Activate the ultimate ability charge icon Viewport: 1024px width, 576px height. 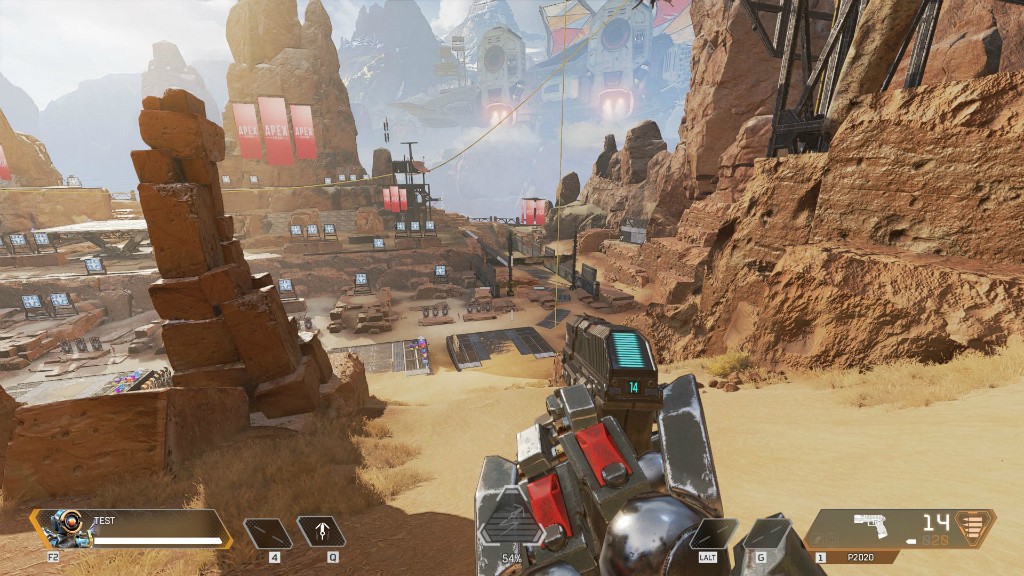[x=510, y=524]
